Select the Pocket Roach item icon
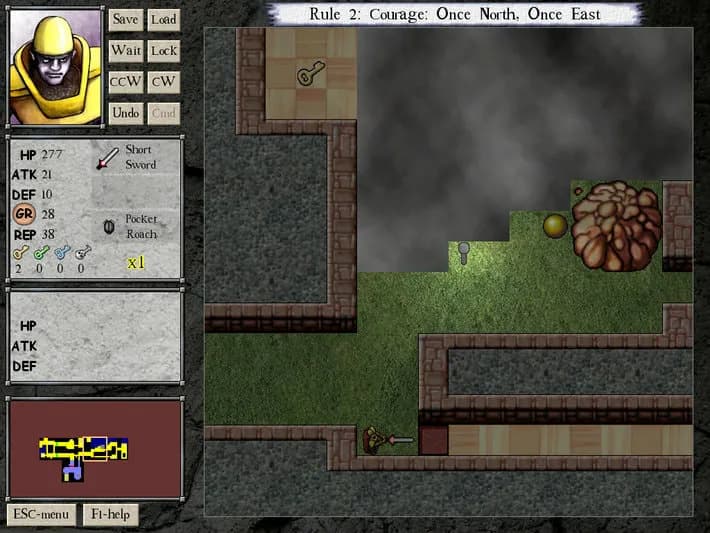The height and width of the screenshot is (533, 710). coord(108,226)
